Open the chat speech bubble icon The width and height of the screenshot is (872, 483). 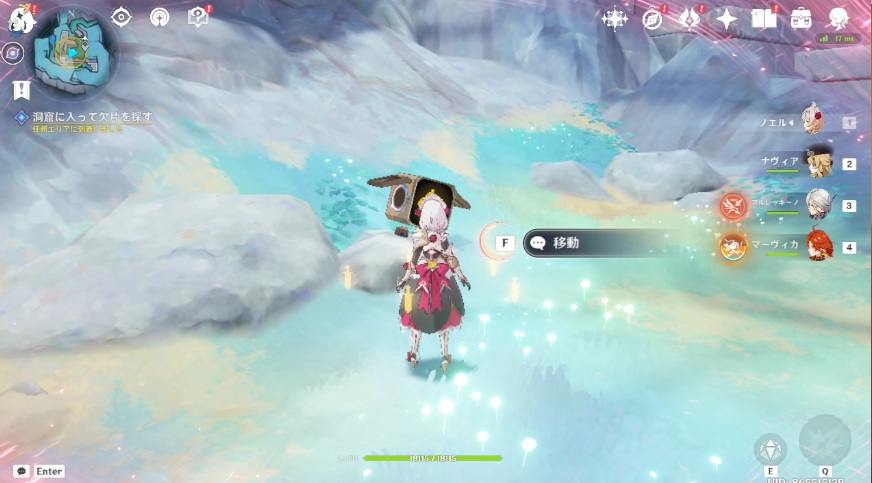21,471
